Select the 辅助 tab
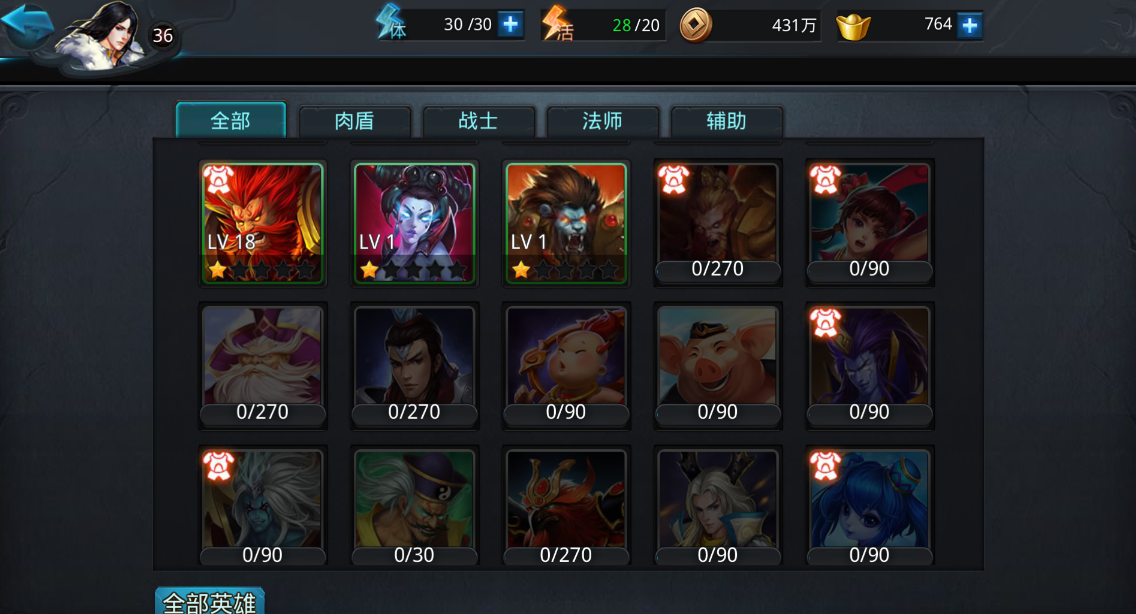The height and width of the screenshot is (614, 1136). pyautogui.click(x=727, y=122)
